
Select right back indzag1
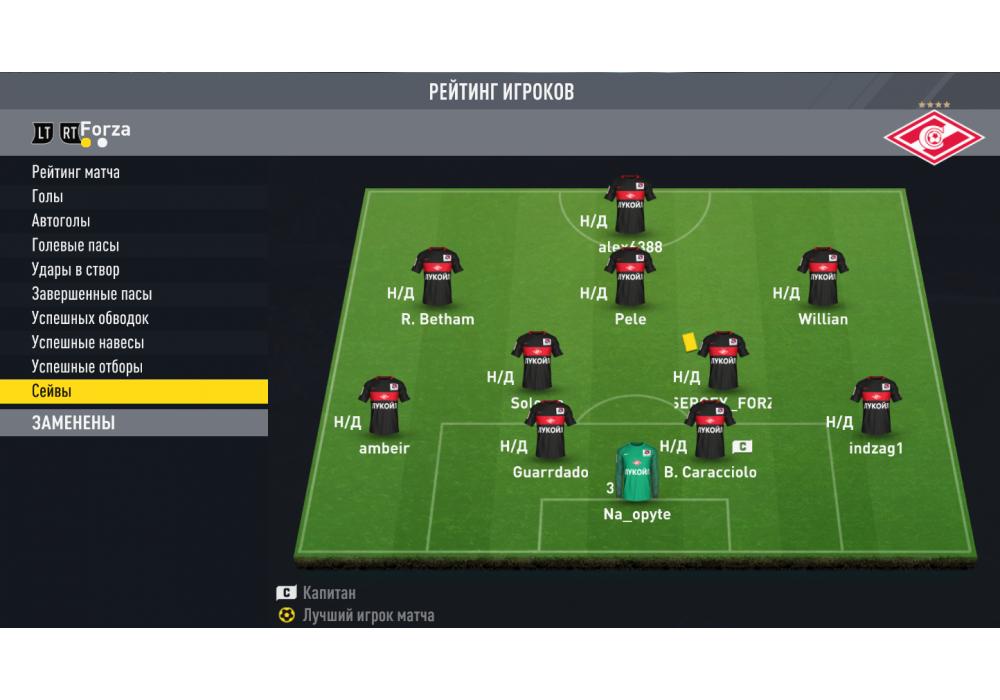pos(876,407)
